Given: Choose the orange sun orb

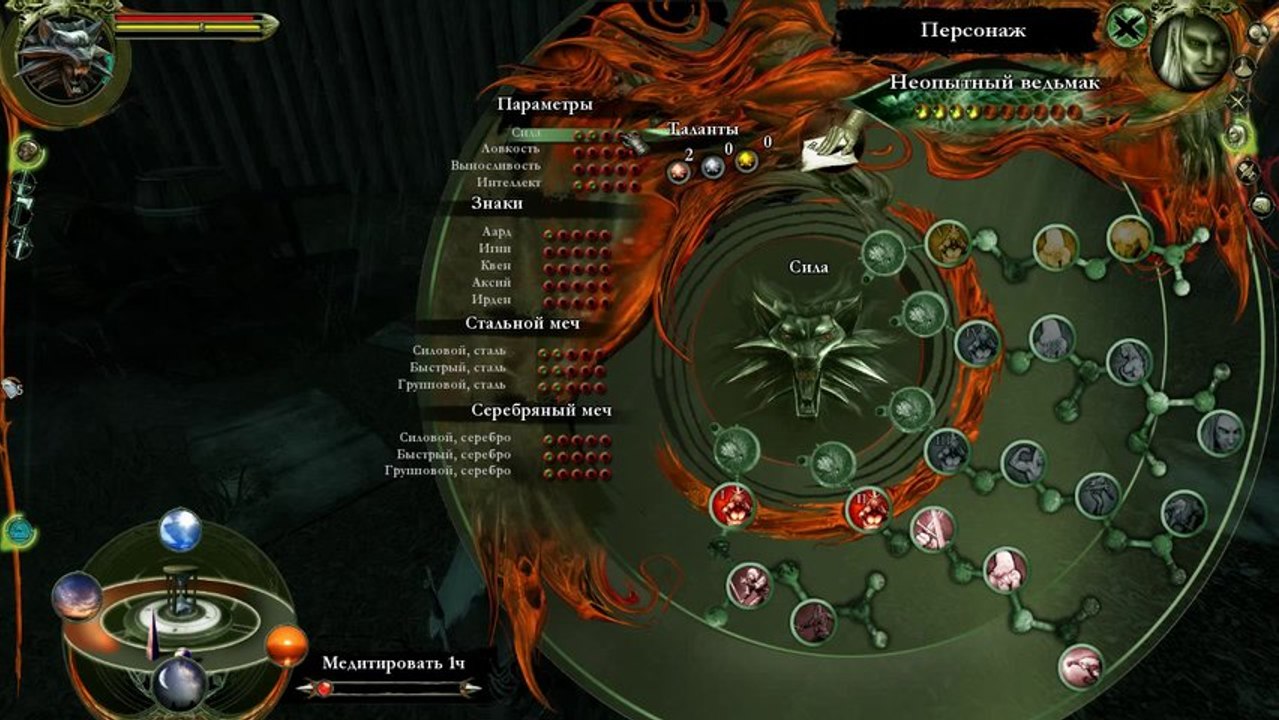Looking at the screenshot, I should point(286,646).
